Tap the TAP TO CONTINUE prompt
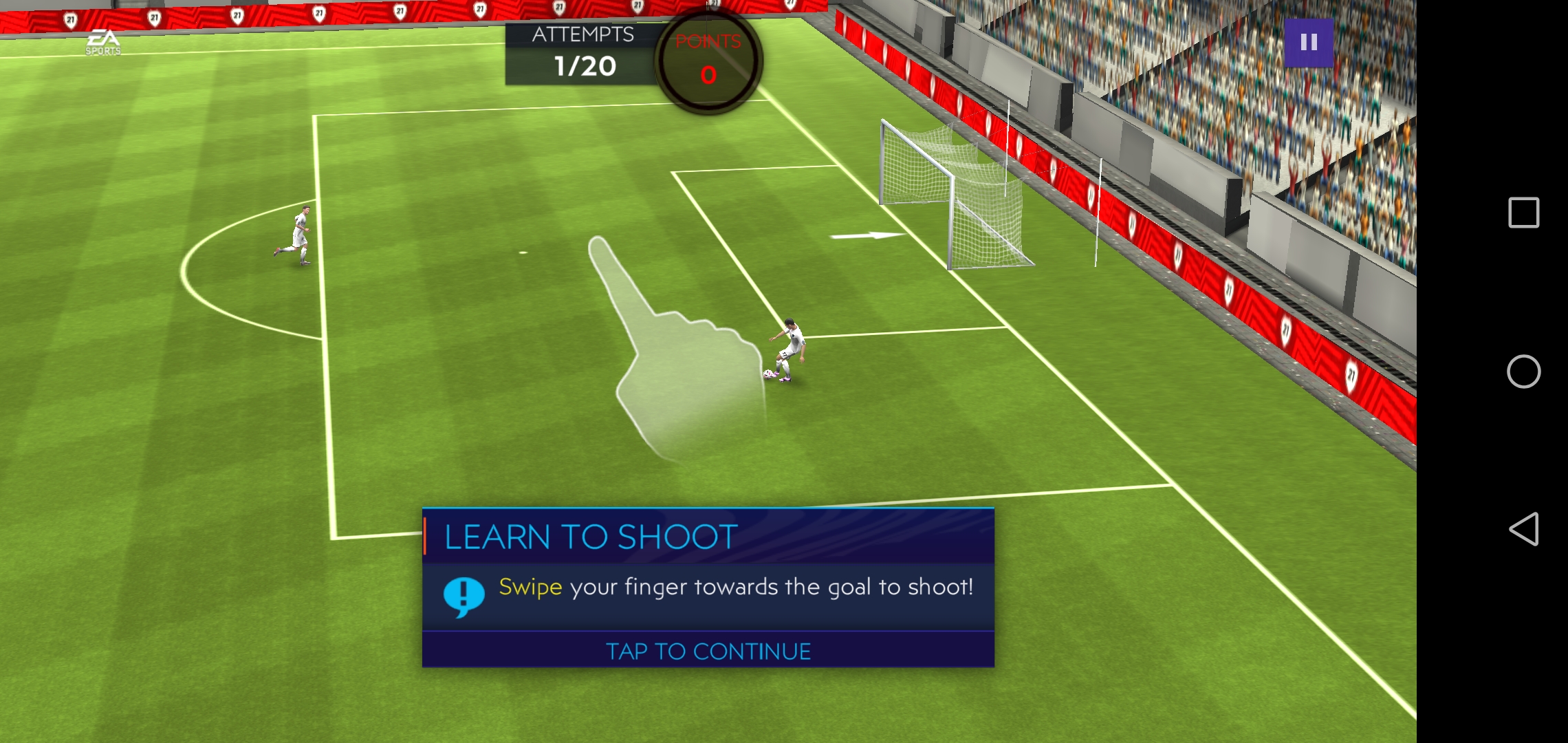 (708, 651)
